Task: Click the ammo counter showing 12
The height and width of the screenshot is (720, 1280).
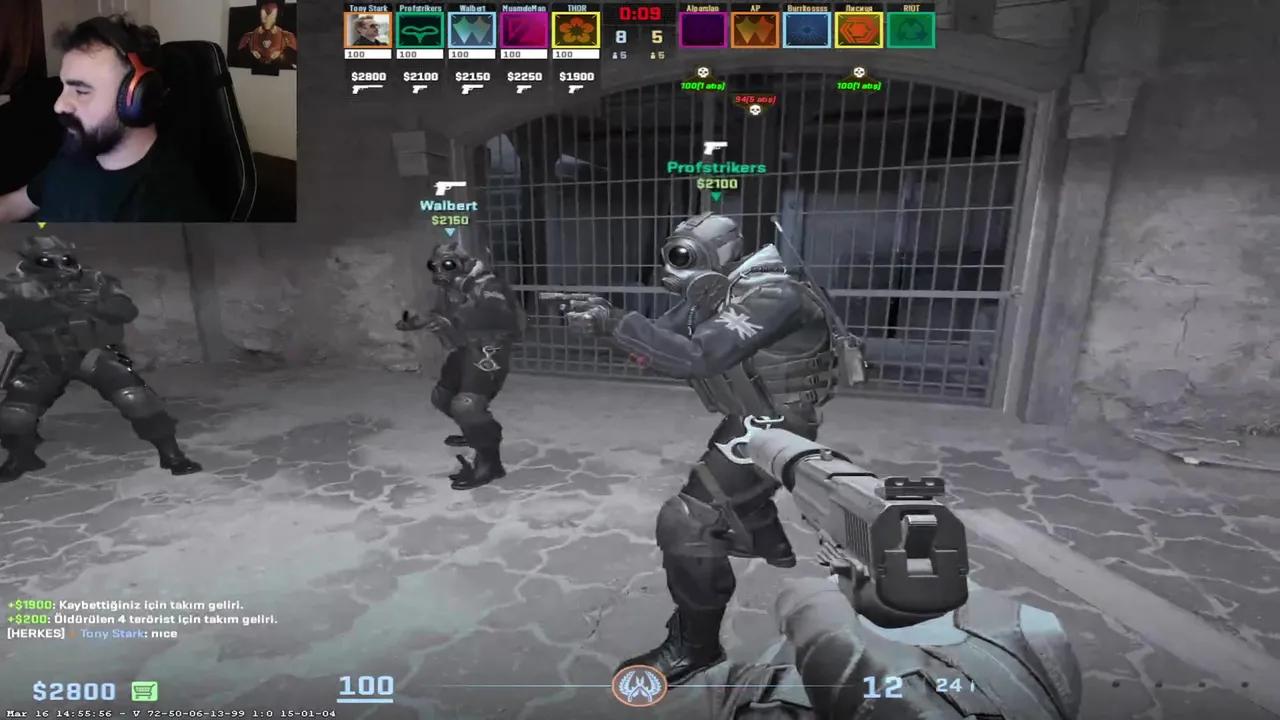Action: point(882,686)
